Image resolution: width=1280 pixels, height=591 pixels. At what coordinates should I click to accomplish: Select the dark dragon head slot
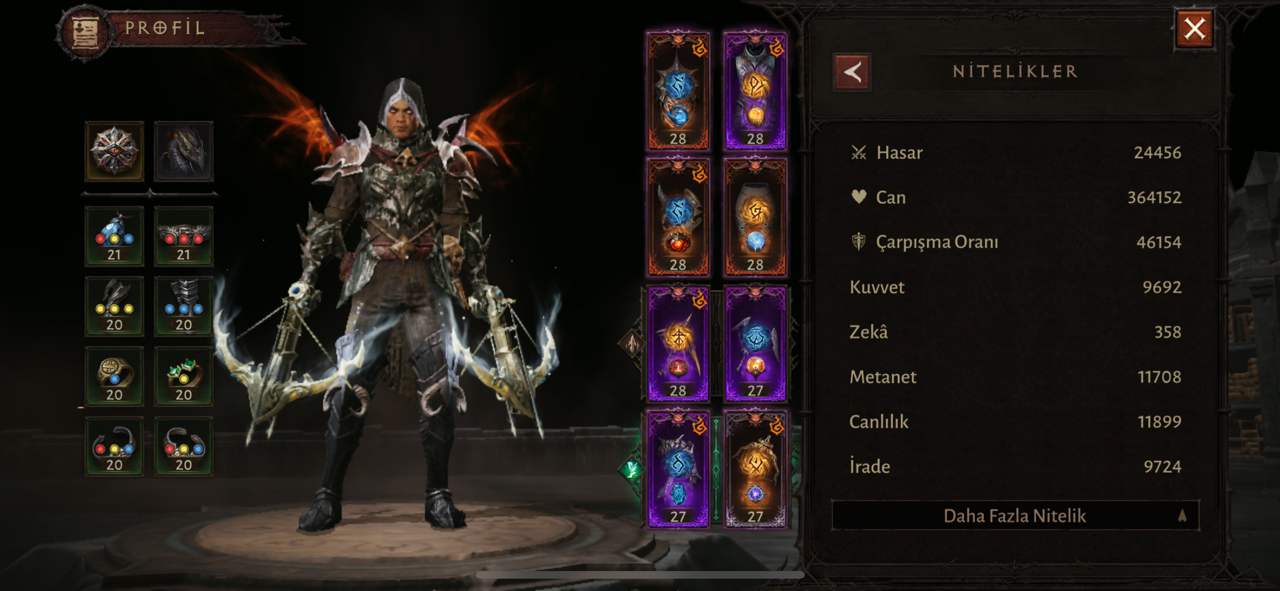coord(184,151)
